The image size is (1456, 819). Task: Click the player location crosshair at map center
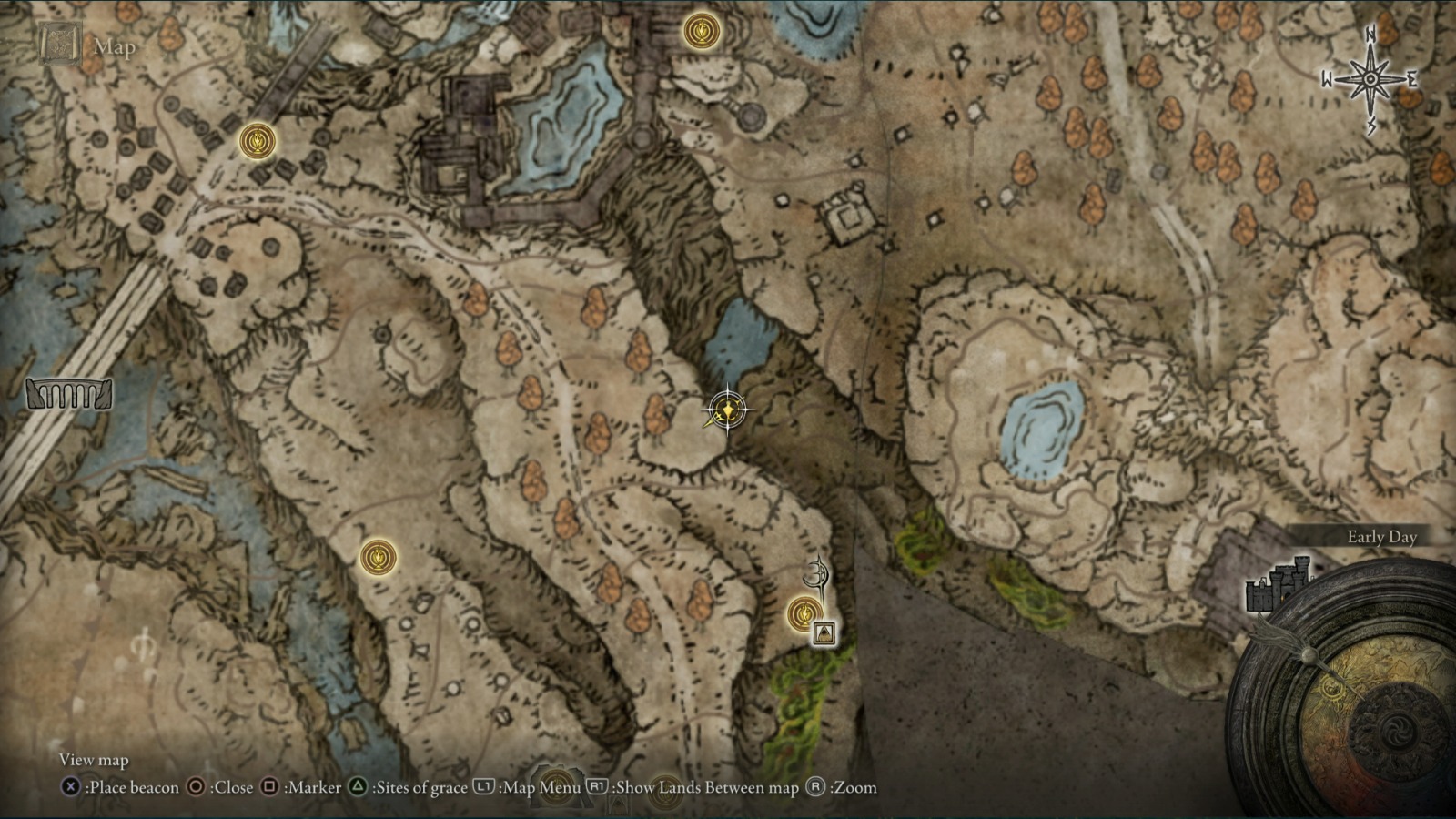[727, 409]
